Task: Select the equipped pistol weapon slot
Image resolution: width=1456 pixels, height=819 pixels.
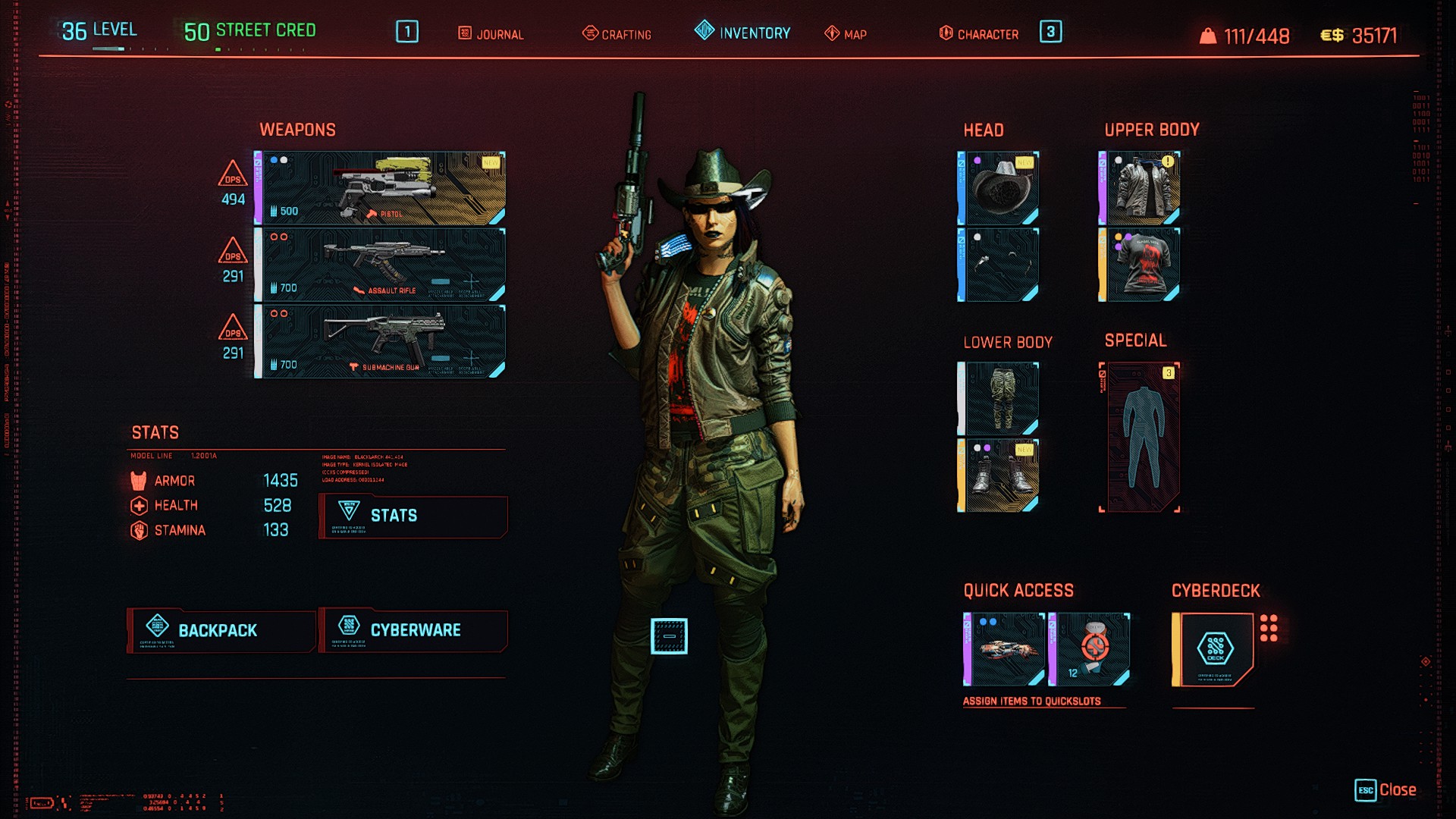Action: [x=381, y=188]
